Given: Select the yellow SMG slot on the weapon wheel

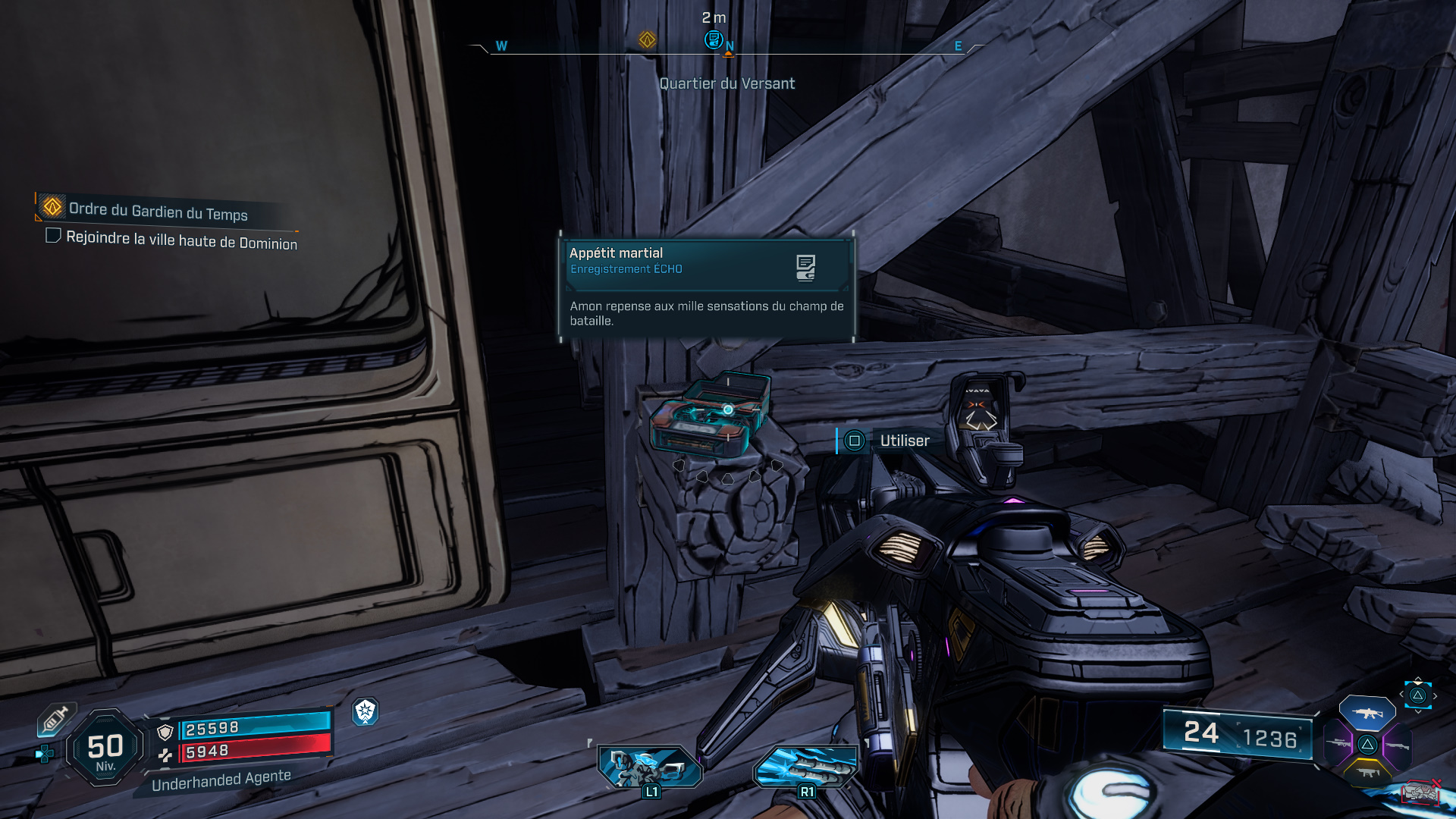Looking at the screenshot, I should tap(1368, 772).
